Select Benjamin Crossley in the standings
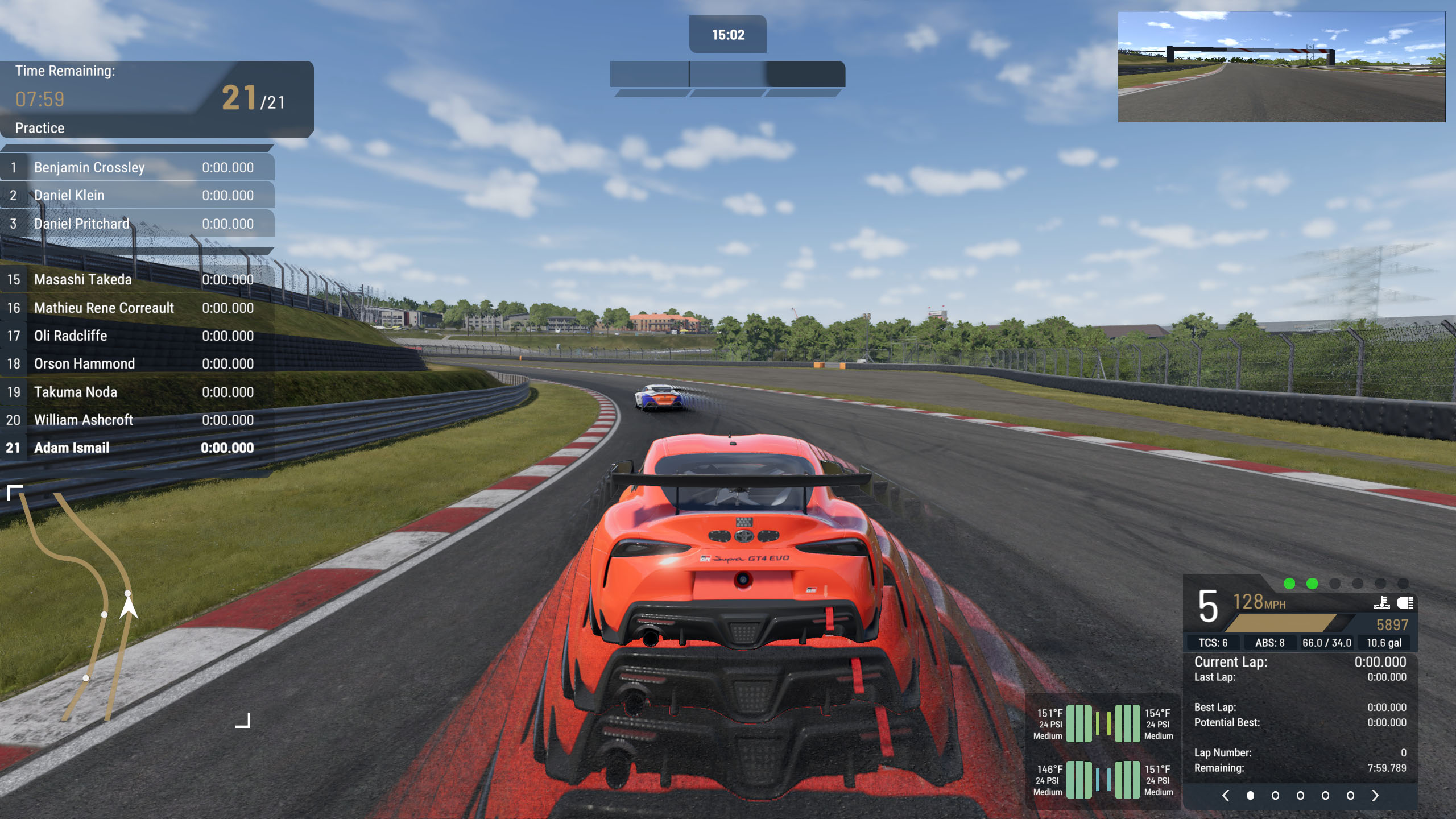The height and width of the screenshot is (819, 1456). [x=137, y=168]
